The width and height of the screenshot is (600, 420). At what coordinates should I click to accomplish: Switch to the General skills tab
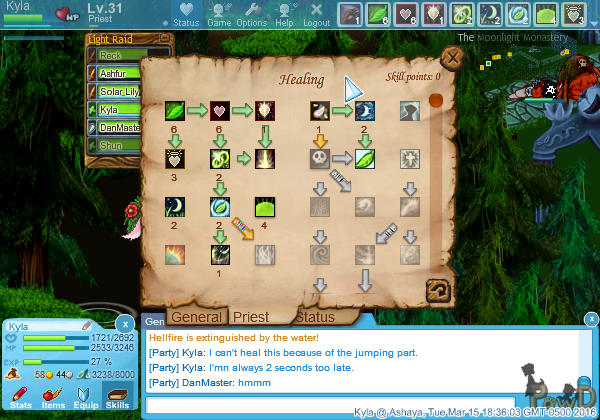[x=195, y=317]
